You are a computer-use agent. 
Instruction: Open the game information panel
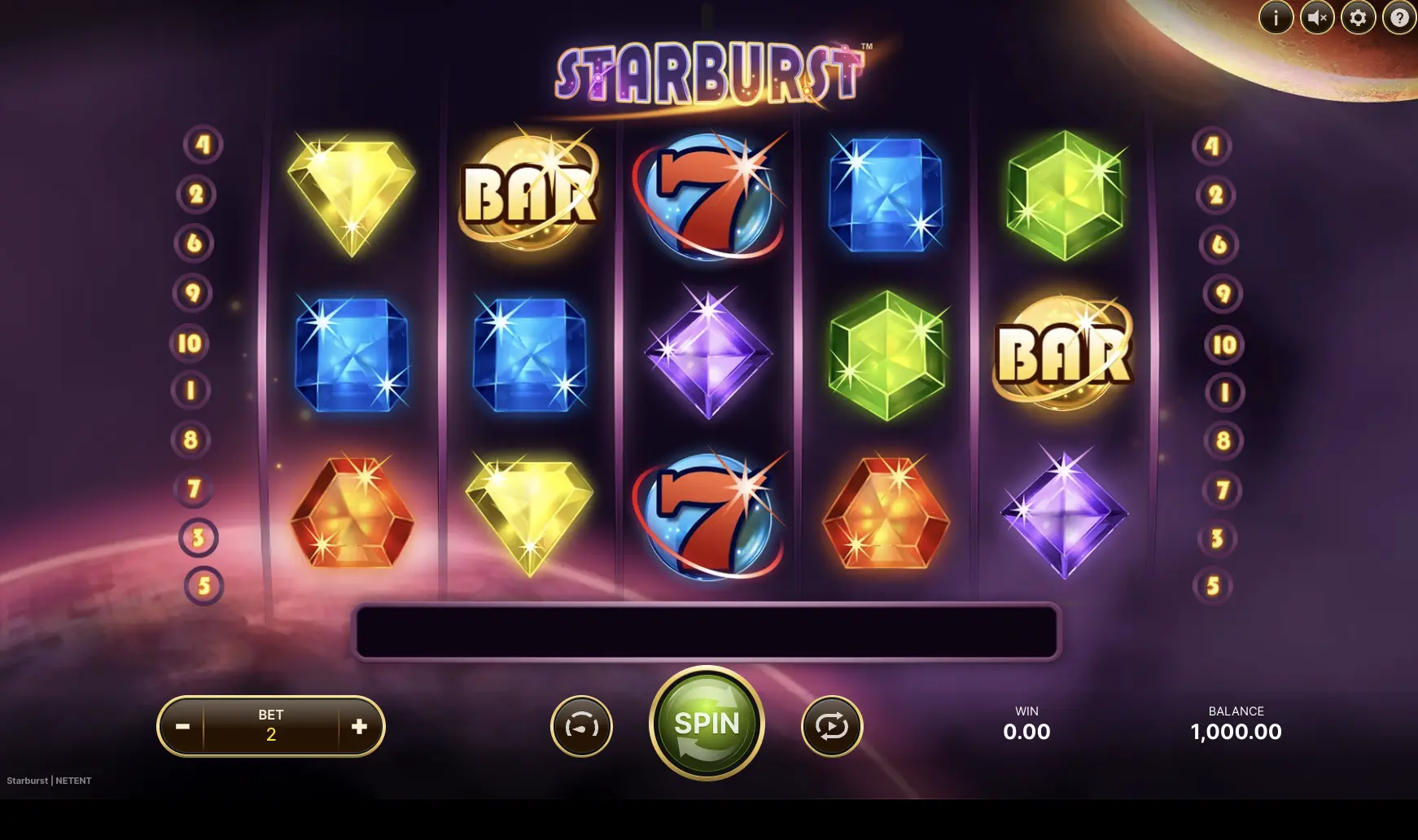click(1276, 16)
